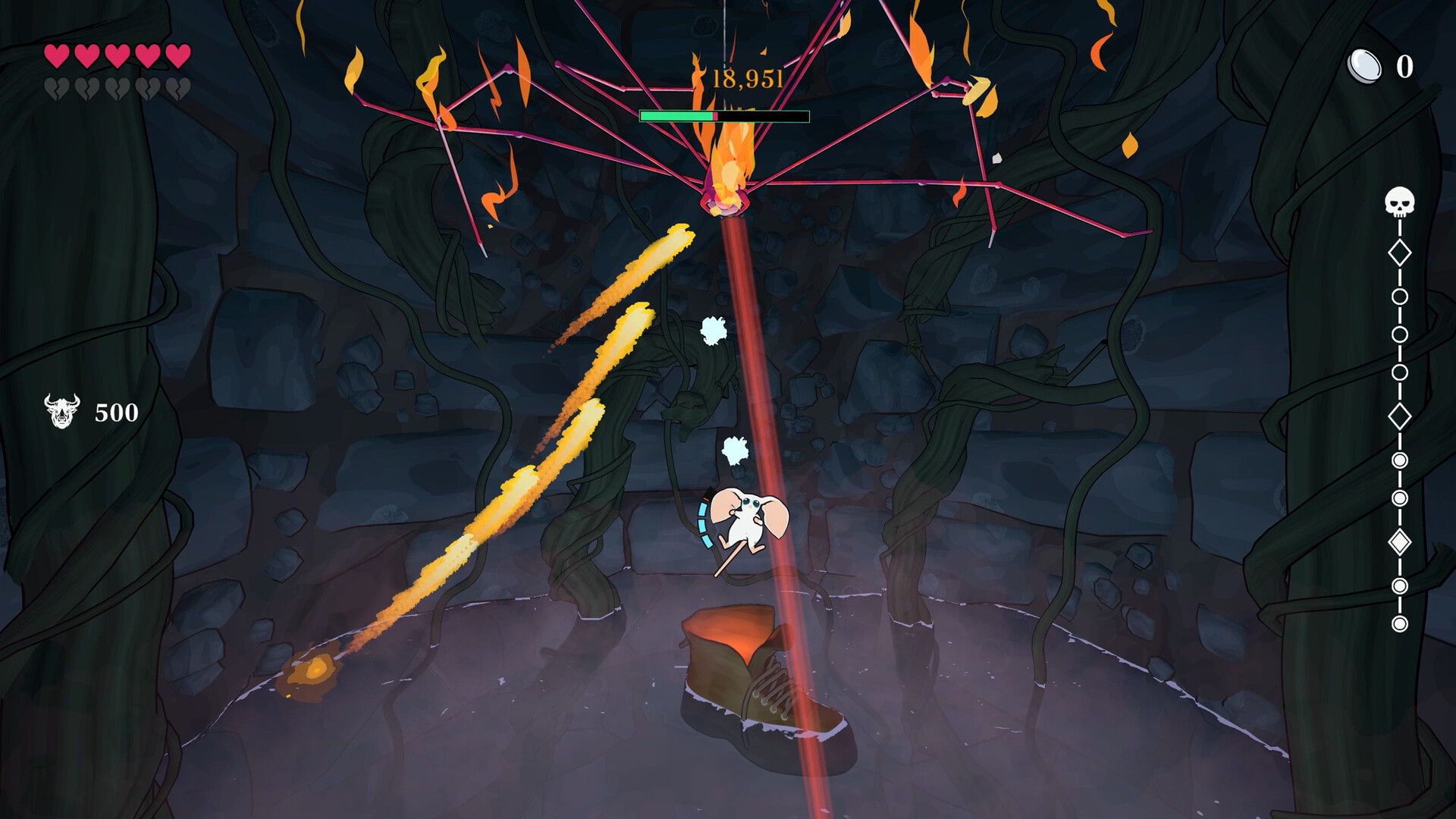This screenshot has height=819, width=1456.
Task: Select the silver coin currency icon
Action: pyautogui.click(x=1364, y=67)
